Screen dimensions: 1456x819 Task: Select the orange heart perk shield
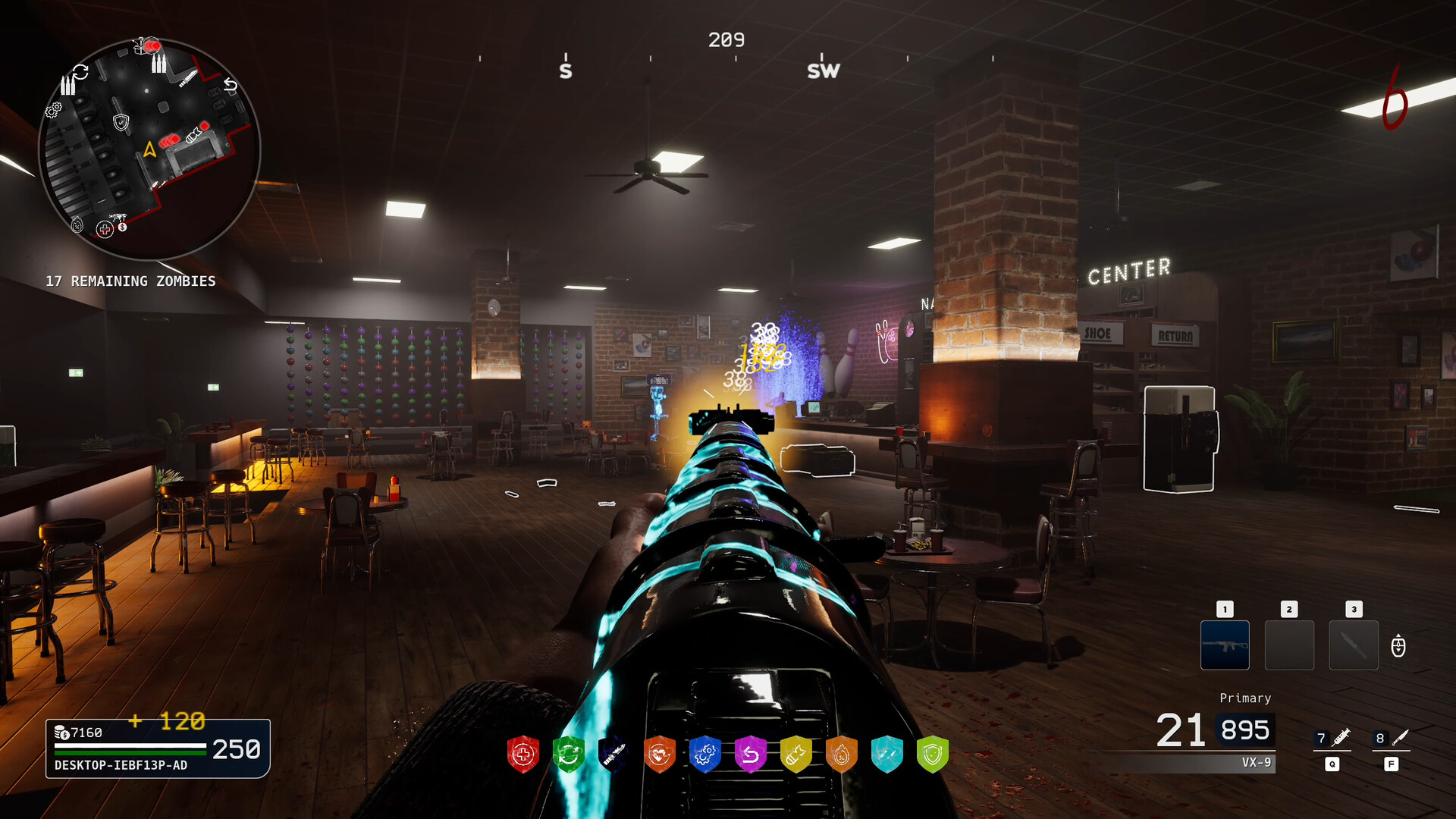click(660, 755)
